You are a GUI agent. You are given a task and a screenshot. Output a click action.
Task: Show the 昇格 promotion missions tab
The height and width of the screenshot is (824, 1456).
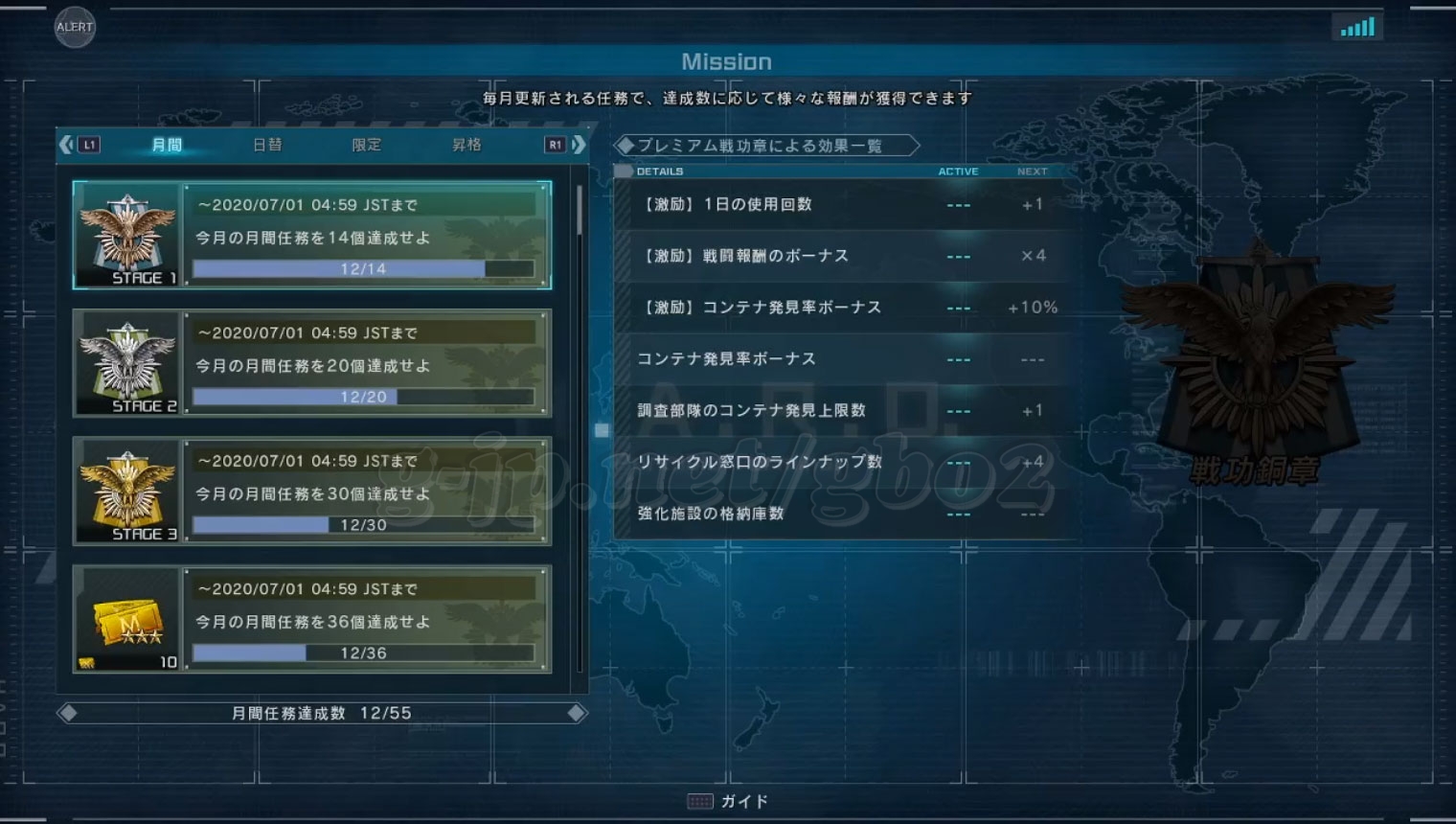[466, 145]
